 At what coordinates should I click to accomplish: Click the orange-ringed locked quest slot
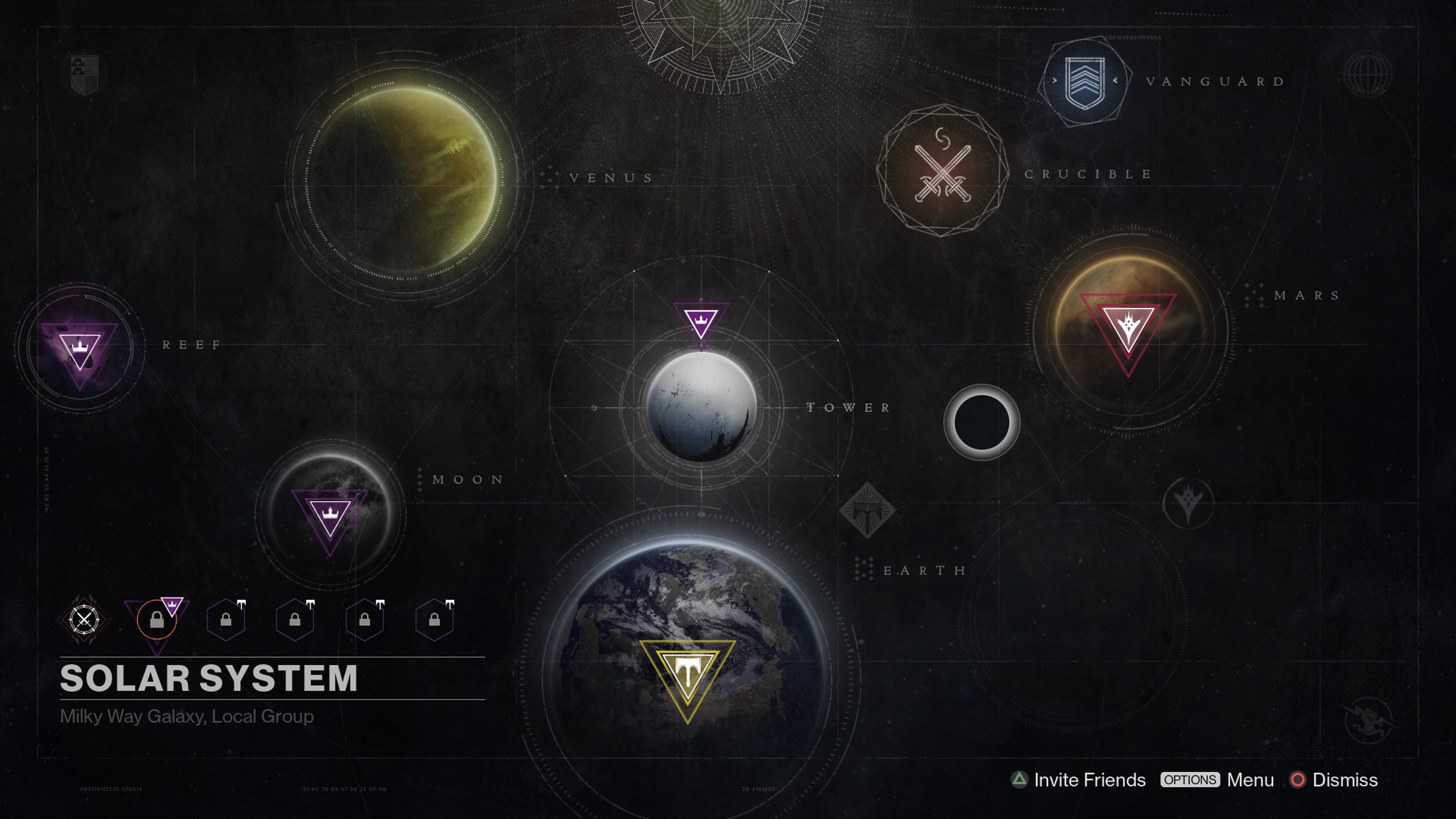tap(157, 620)
